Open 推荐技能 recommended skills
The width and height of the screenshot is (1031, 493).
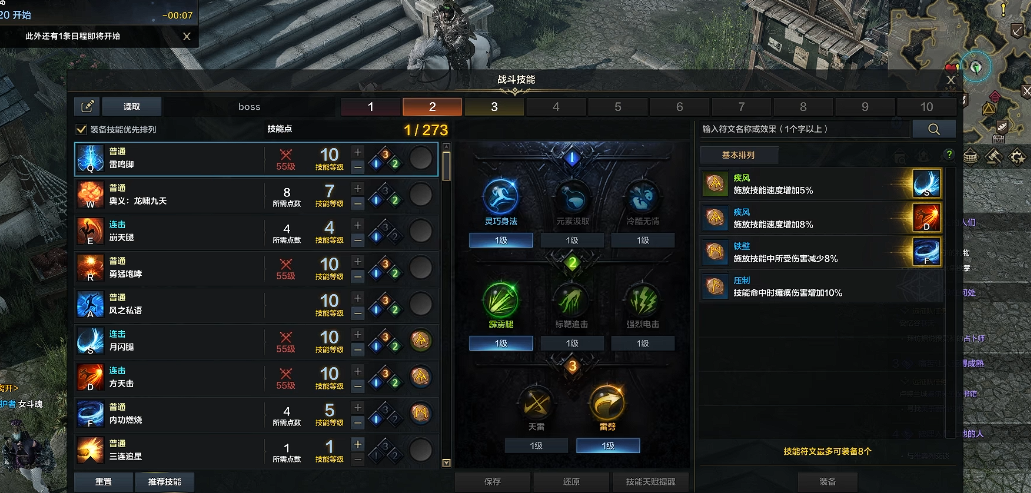pyautogui.click(x=164, y=481)
